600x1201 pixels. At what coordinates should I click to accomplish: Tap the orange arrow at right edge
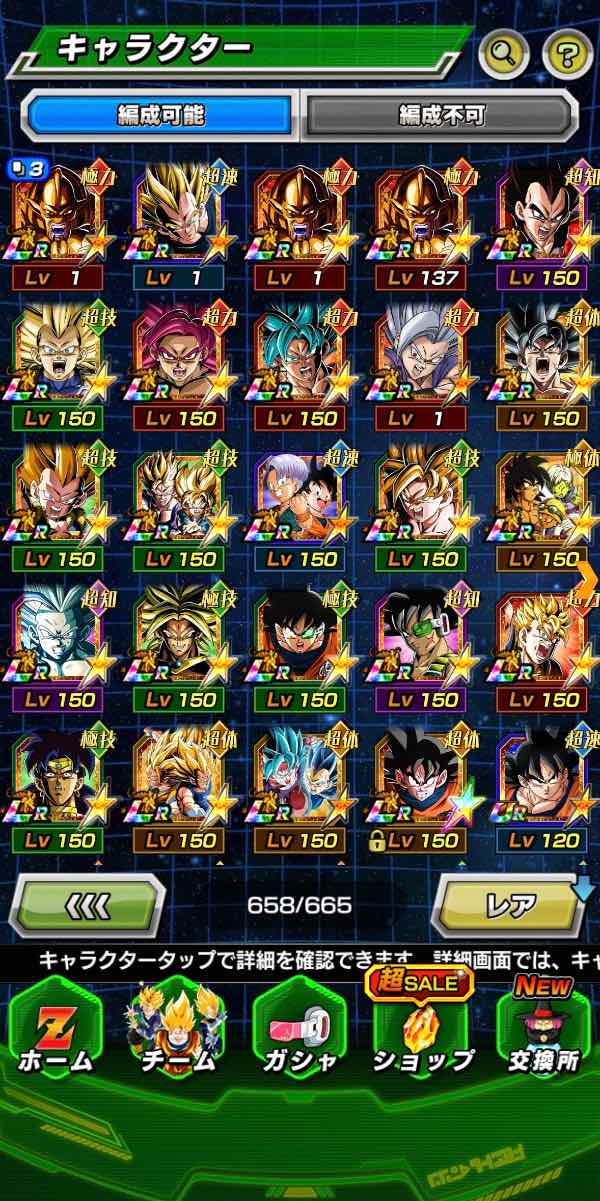[587, 578]
